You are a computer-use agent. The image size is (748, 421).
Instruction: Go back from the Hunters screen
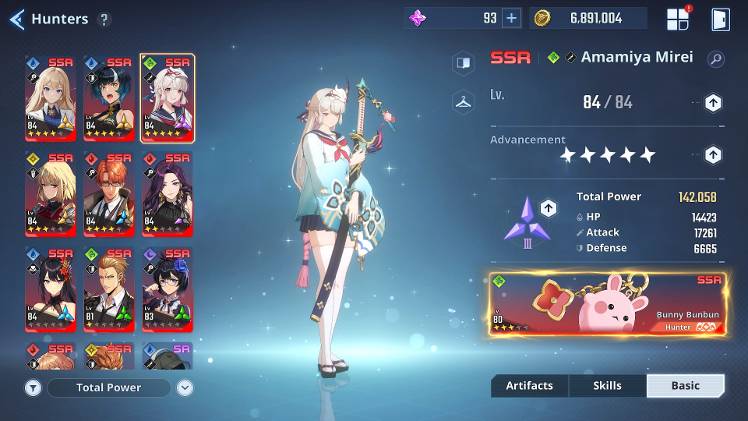pos(16,19)
